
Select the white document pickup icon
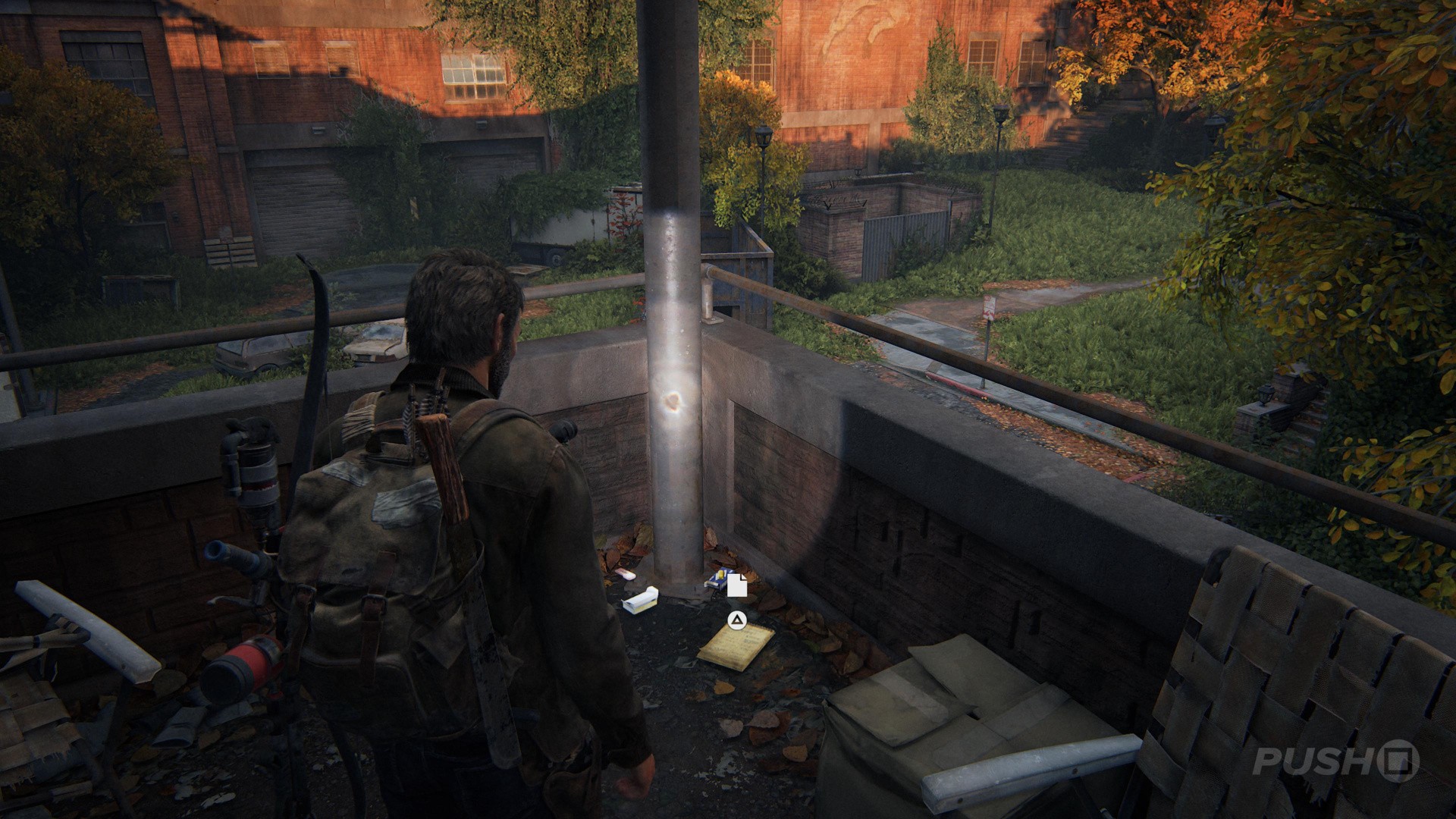point(737,585)
